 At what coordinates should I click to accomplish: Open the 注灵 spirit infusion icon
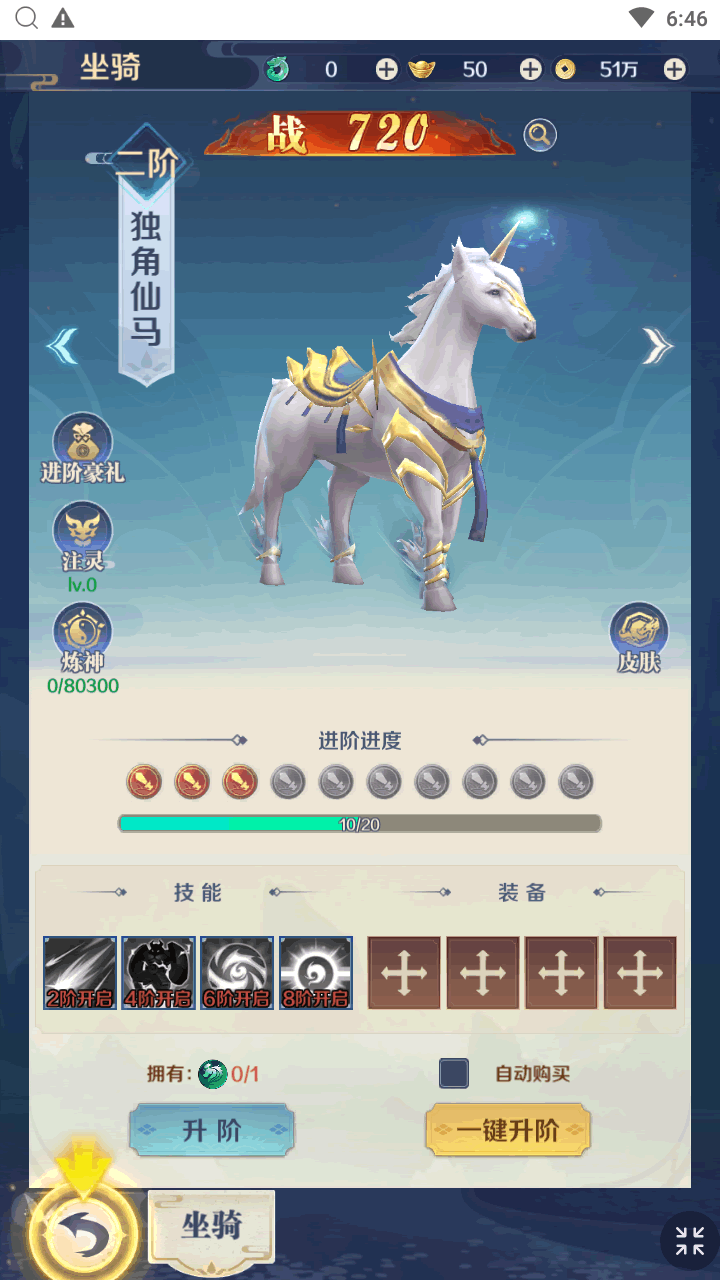82,530
